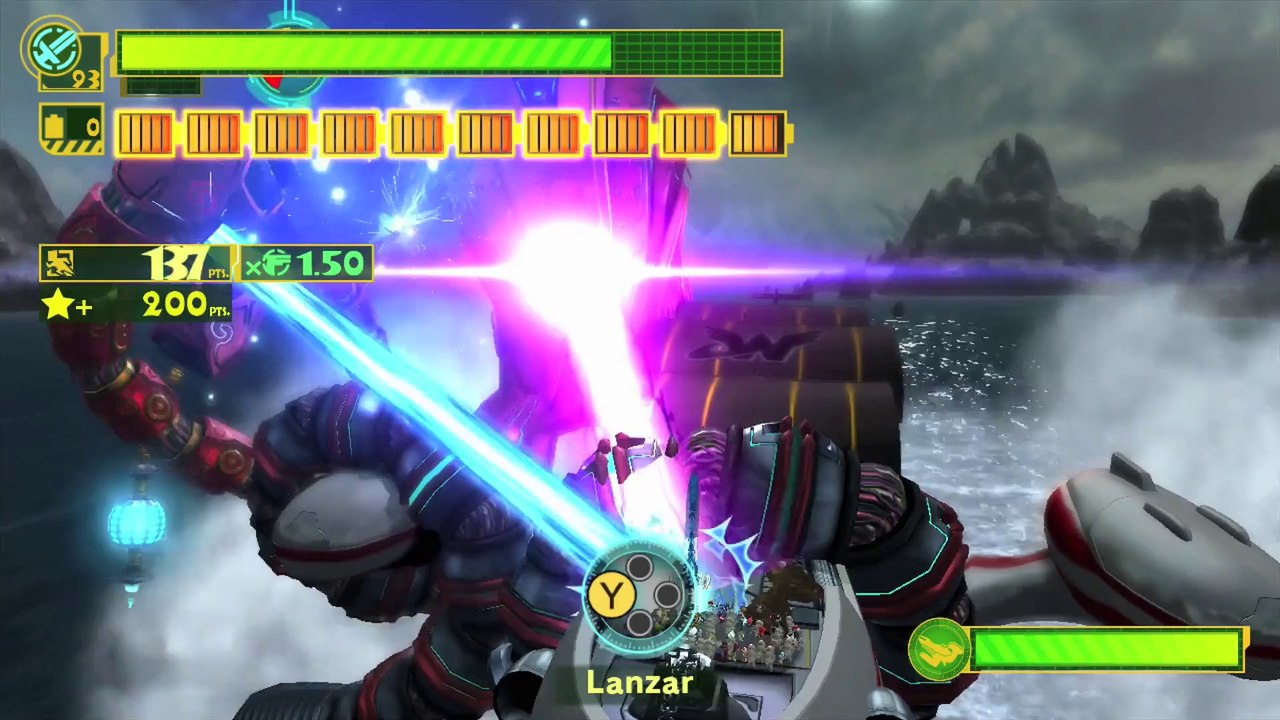The width and height of the screenshot is (1280, 720).
Task: Click the circular sword team icon
Action: pos(53,46)
